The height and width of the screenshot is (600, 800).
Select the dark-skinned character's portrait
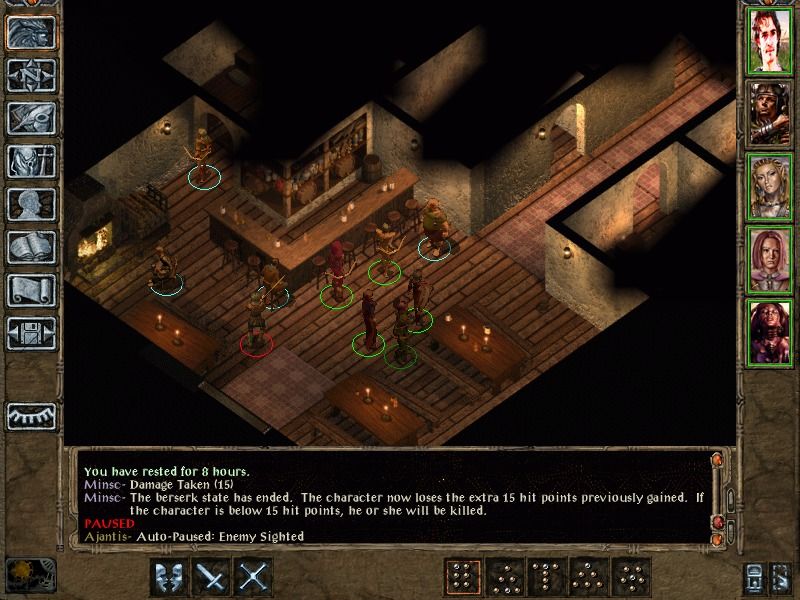769,334
